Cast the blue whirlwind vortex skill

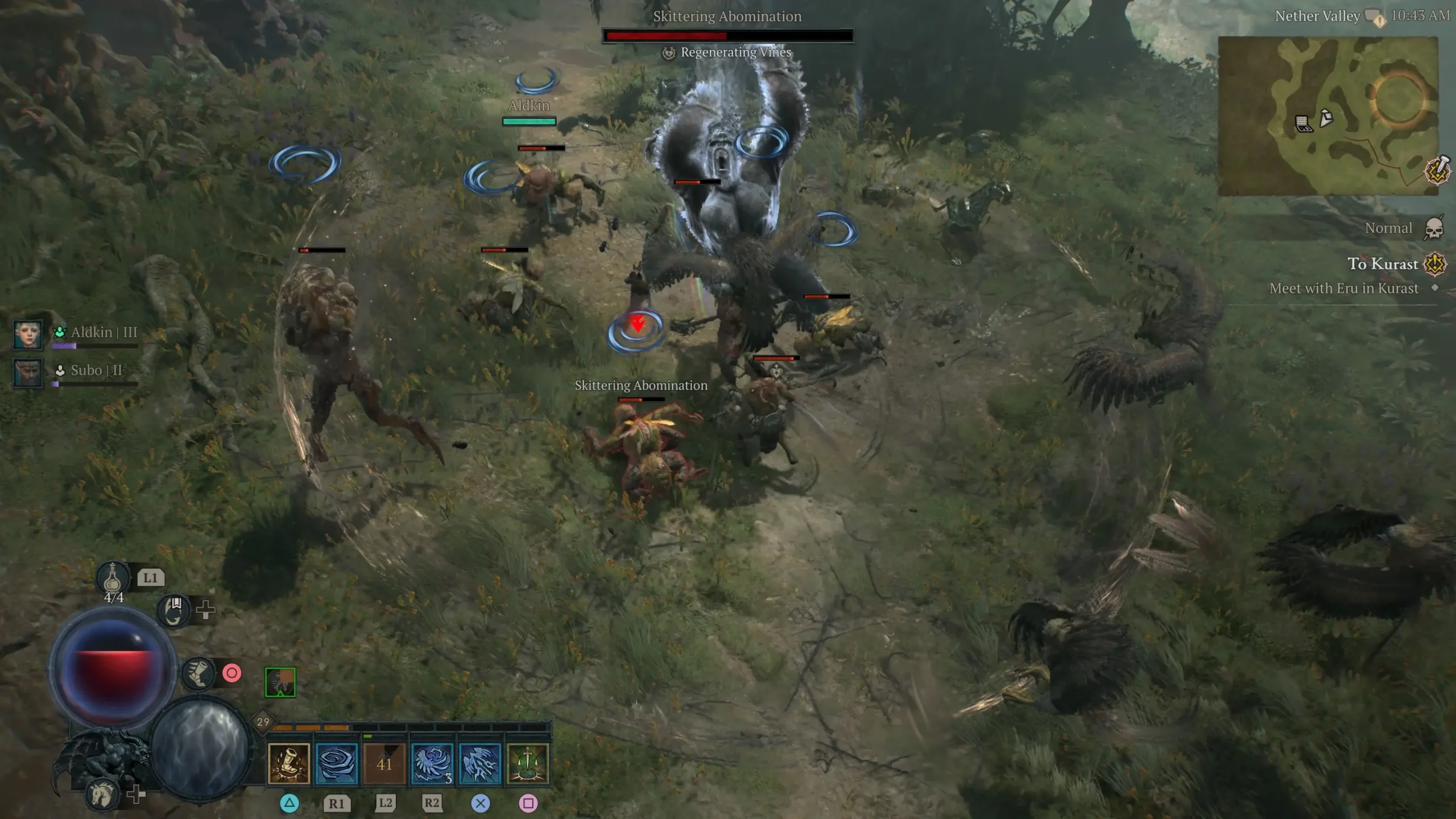pyautogui.click(x=336, y=763)
